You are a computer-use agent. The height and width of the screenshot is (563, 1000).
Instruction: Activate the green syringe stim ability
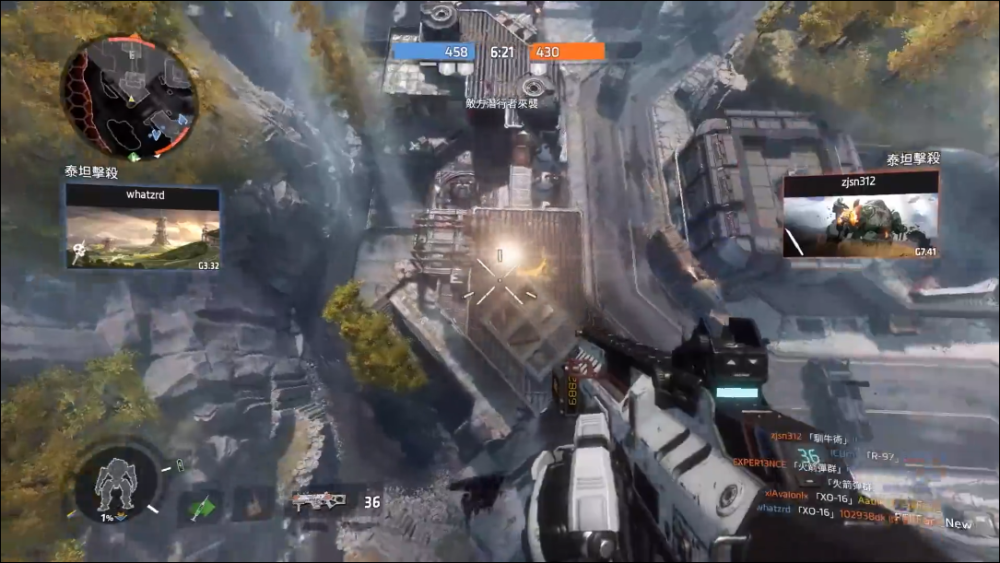(201, 506)
